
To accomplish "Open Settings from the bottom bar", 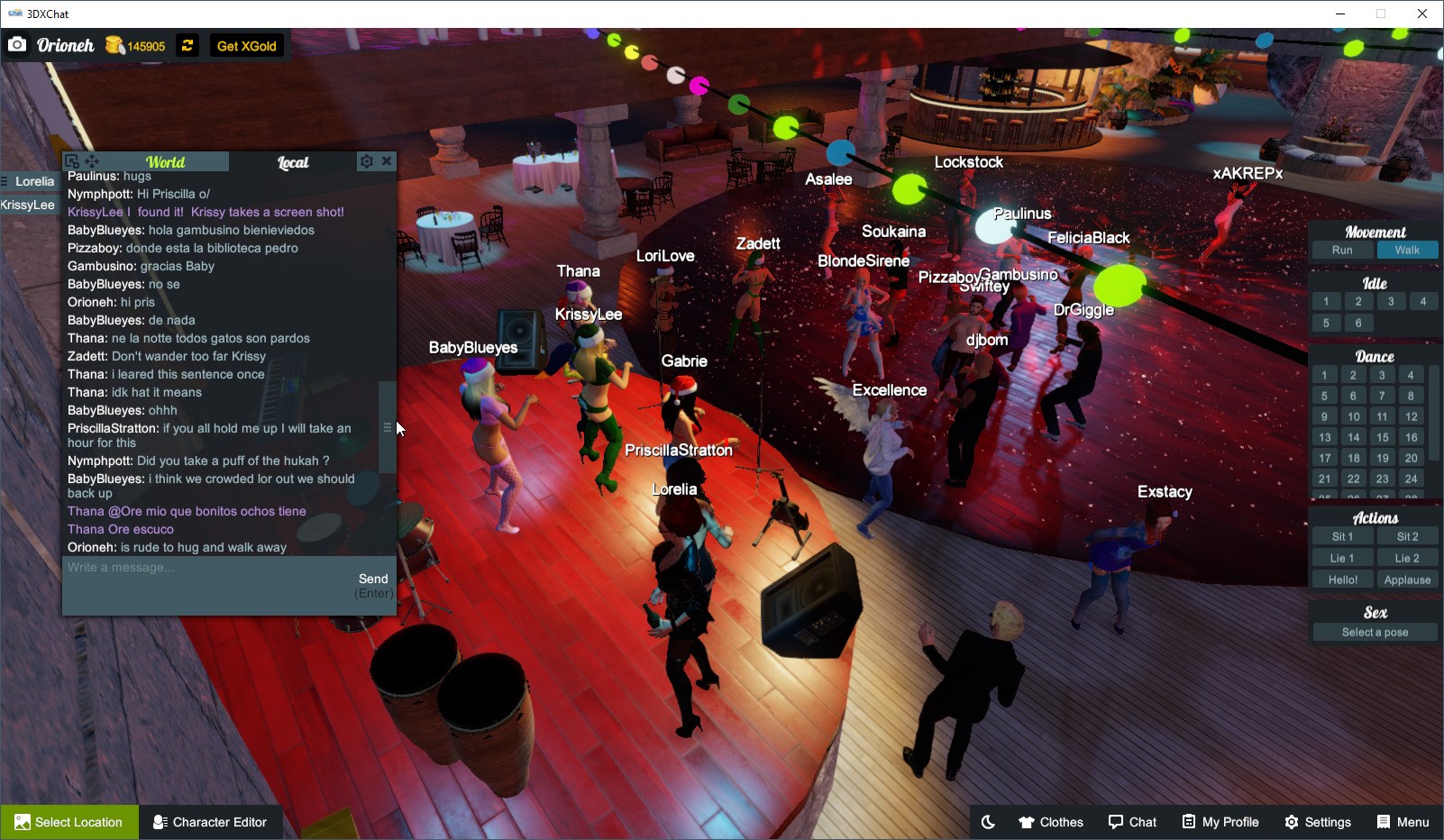I will (1318, 821).
